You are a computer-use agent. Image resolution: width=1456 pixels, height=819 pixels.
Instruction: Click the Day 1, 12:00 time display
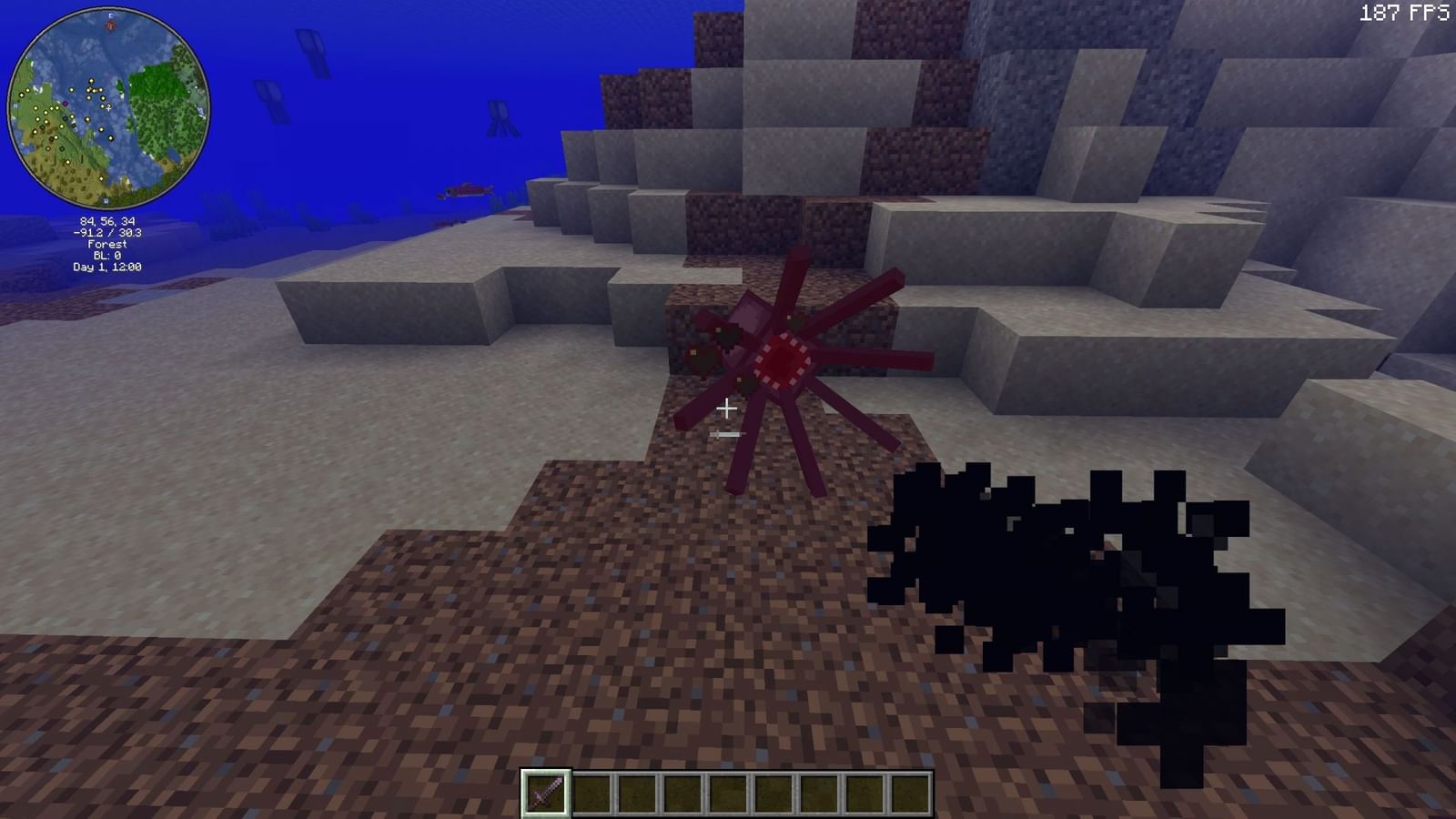108,266
